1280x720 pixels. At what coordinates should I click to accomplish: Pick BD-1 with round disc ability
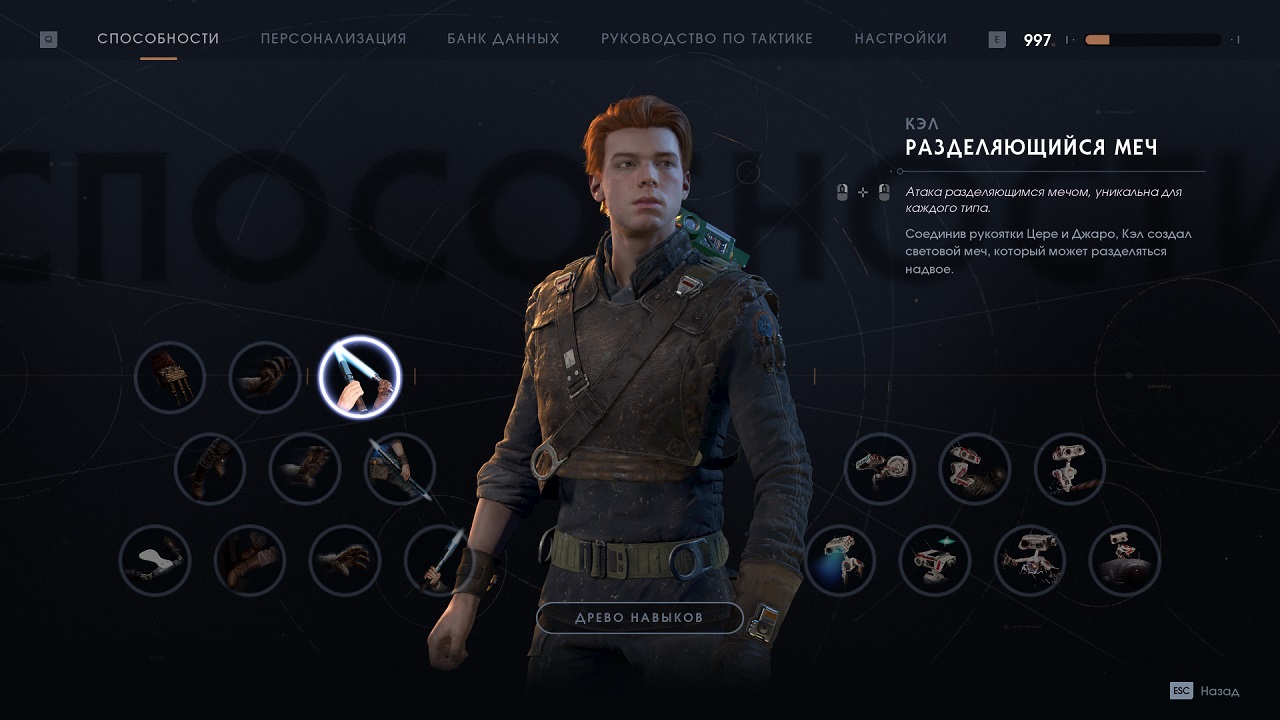click(880, 468)
